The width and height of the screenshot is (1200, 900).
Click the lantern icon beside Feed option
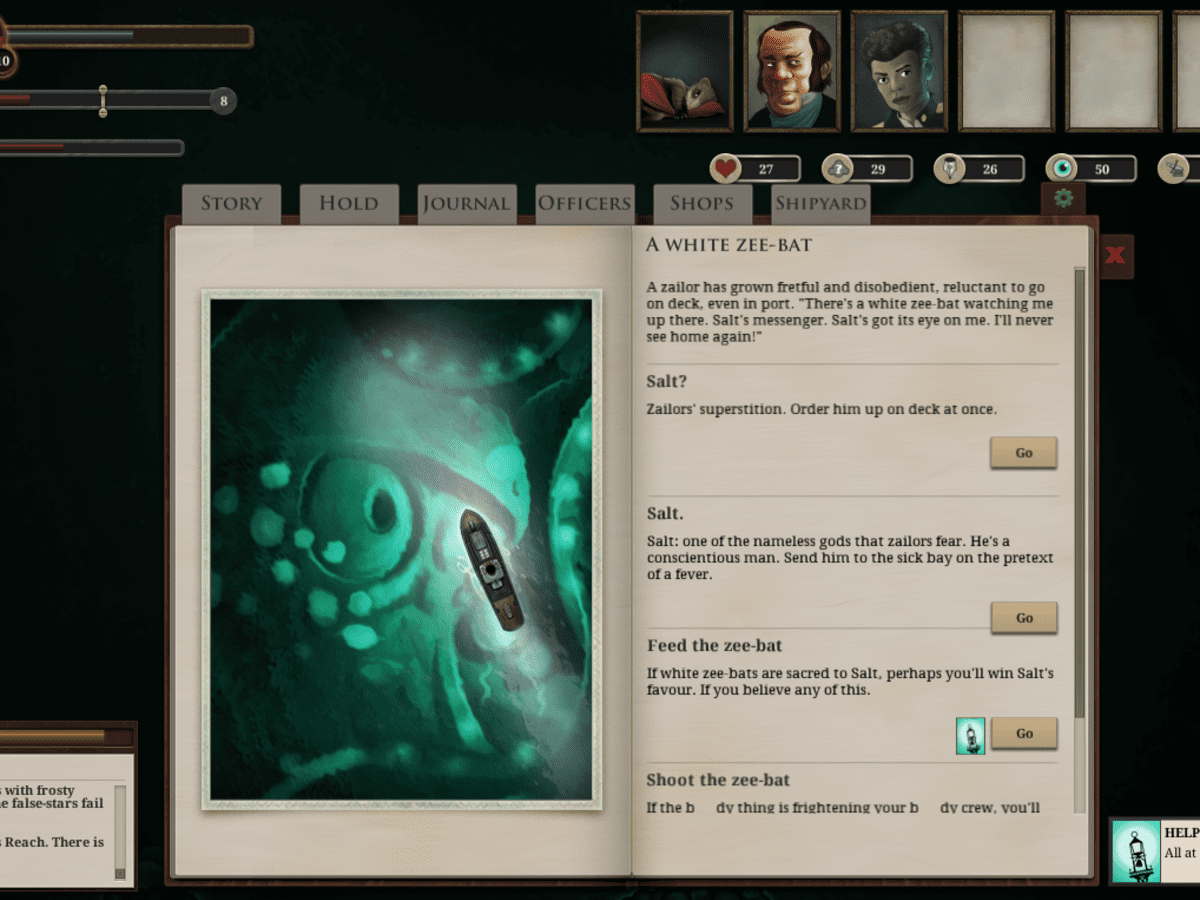coord(970,735)
